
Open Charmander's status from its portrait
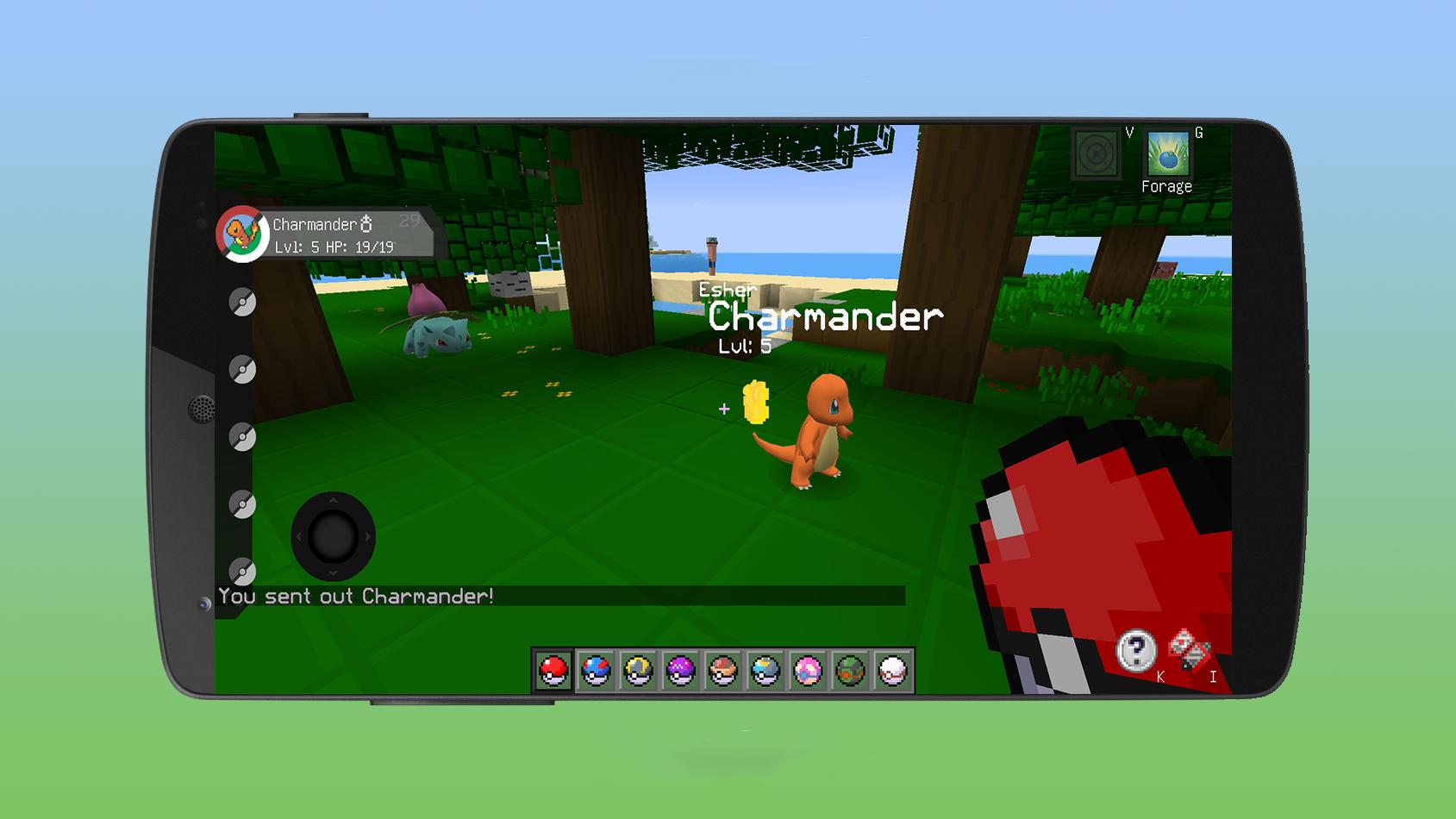pyautogui.click(x=242, y=234)
